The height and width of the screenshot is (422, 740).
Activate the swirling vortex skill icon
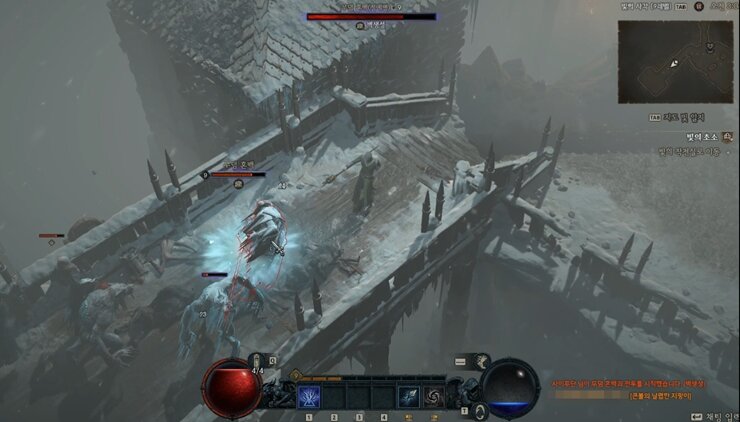point(434,397)
